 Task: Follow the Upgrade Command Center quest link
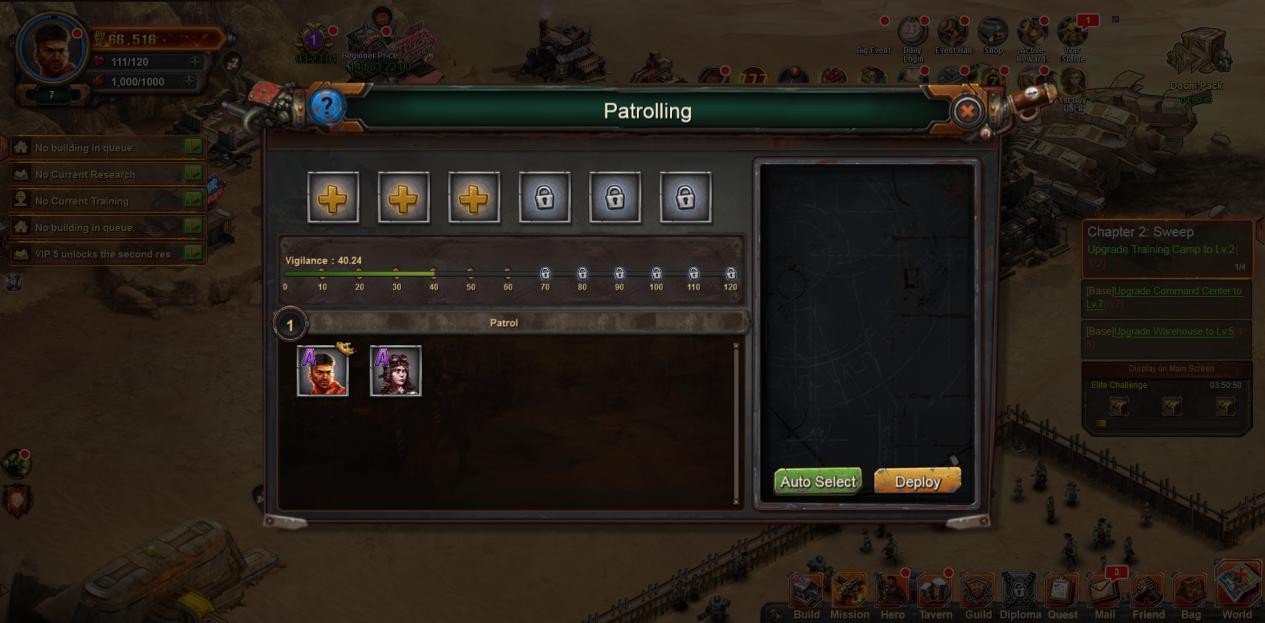[1164, 296]
